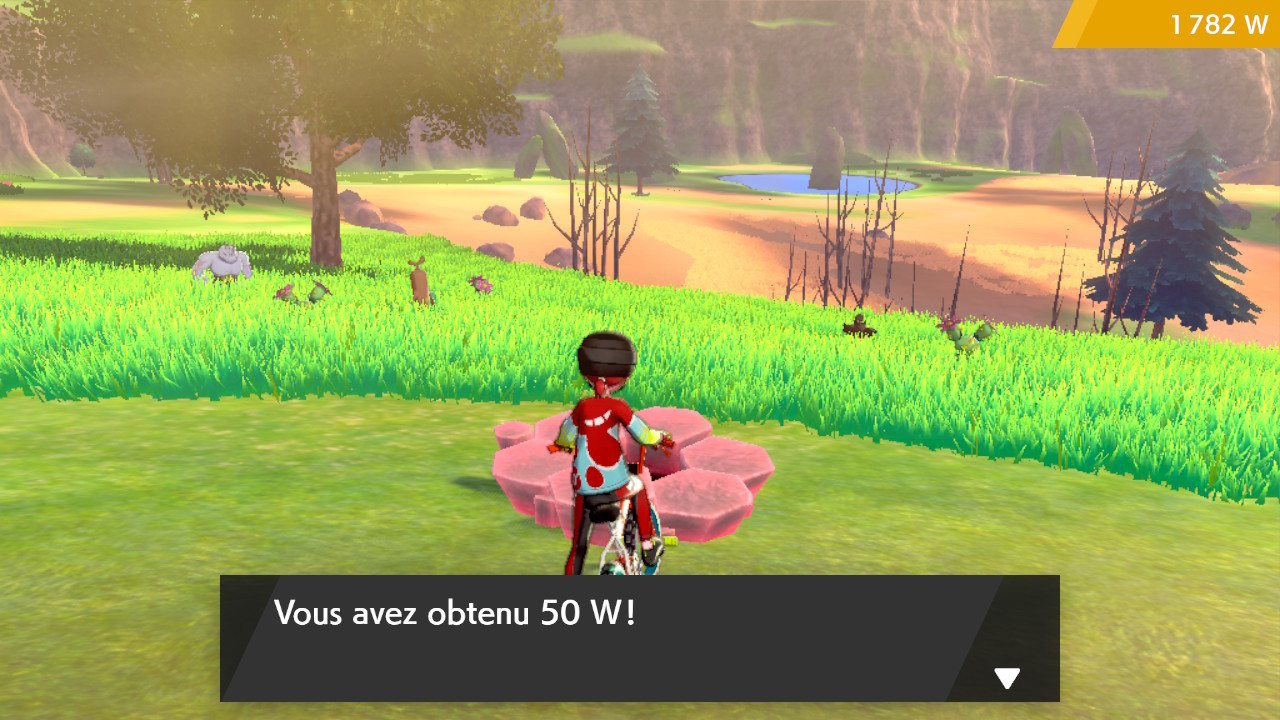
Task: Advance the dialogue with the white arrow
Action: [1007, 676]
